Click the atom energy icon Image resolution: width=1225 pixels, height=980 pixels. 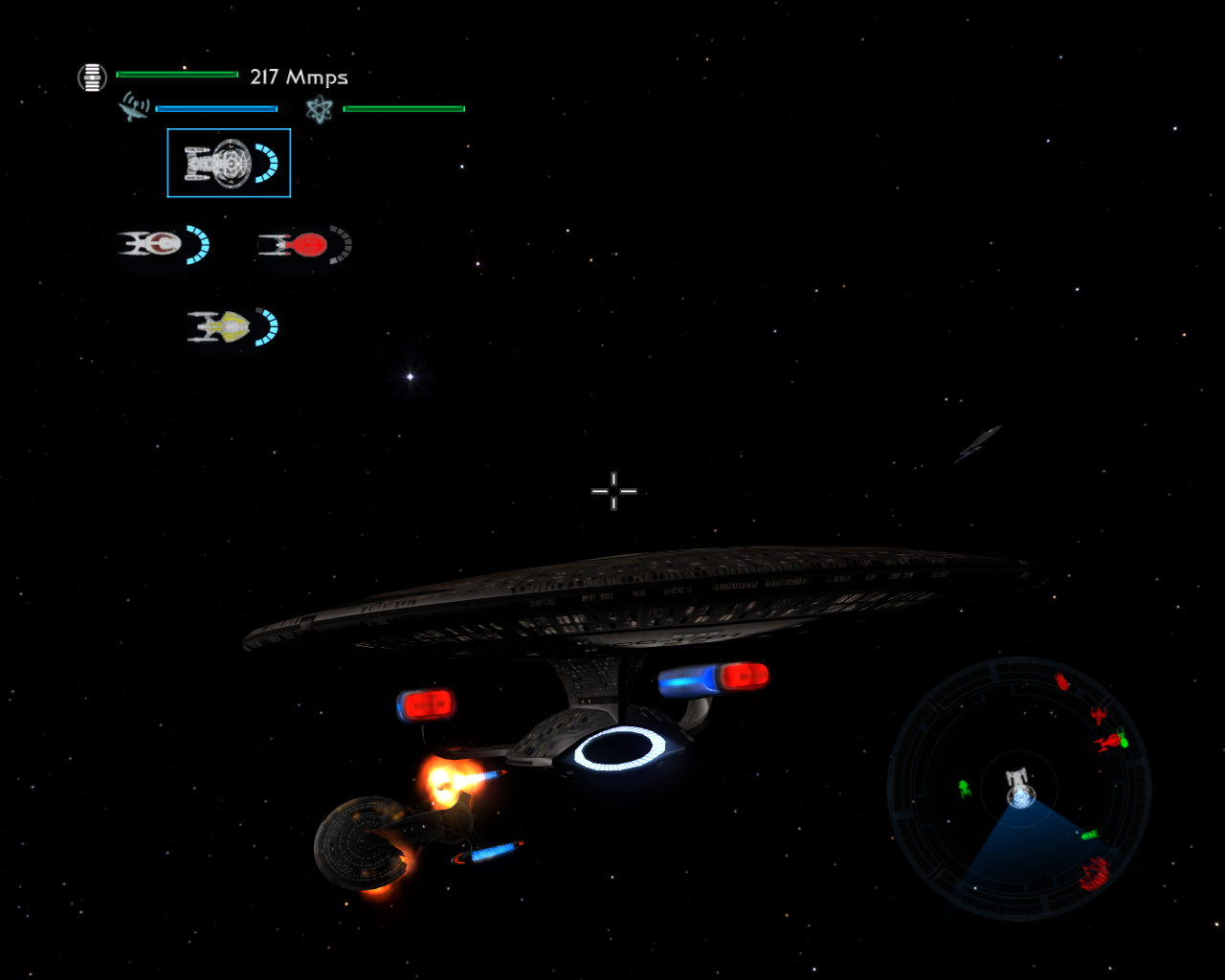[319, 109]
